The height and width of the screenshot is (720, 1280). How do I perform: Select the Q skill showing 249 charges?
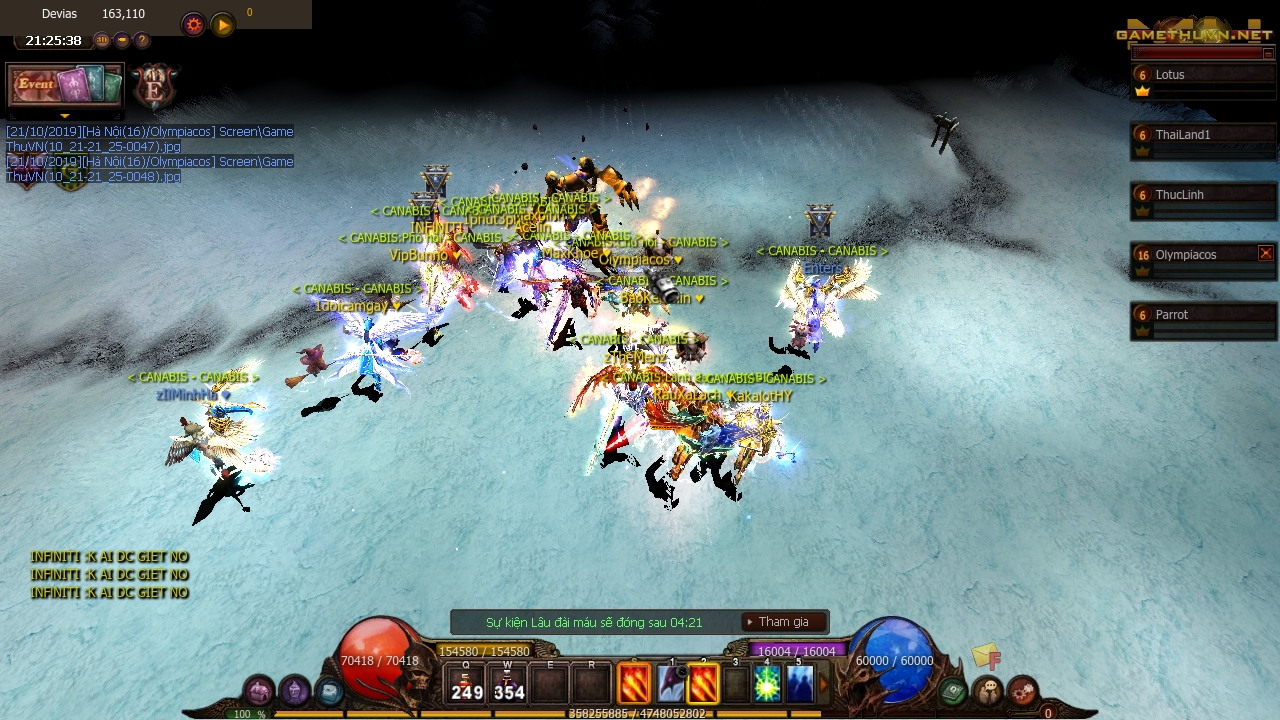pyautogui.click(x=466, y=684)
